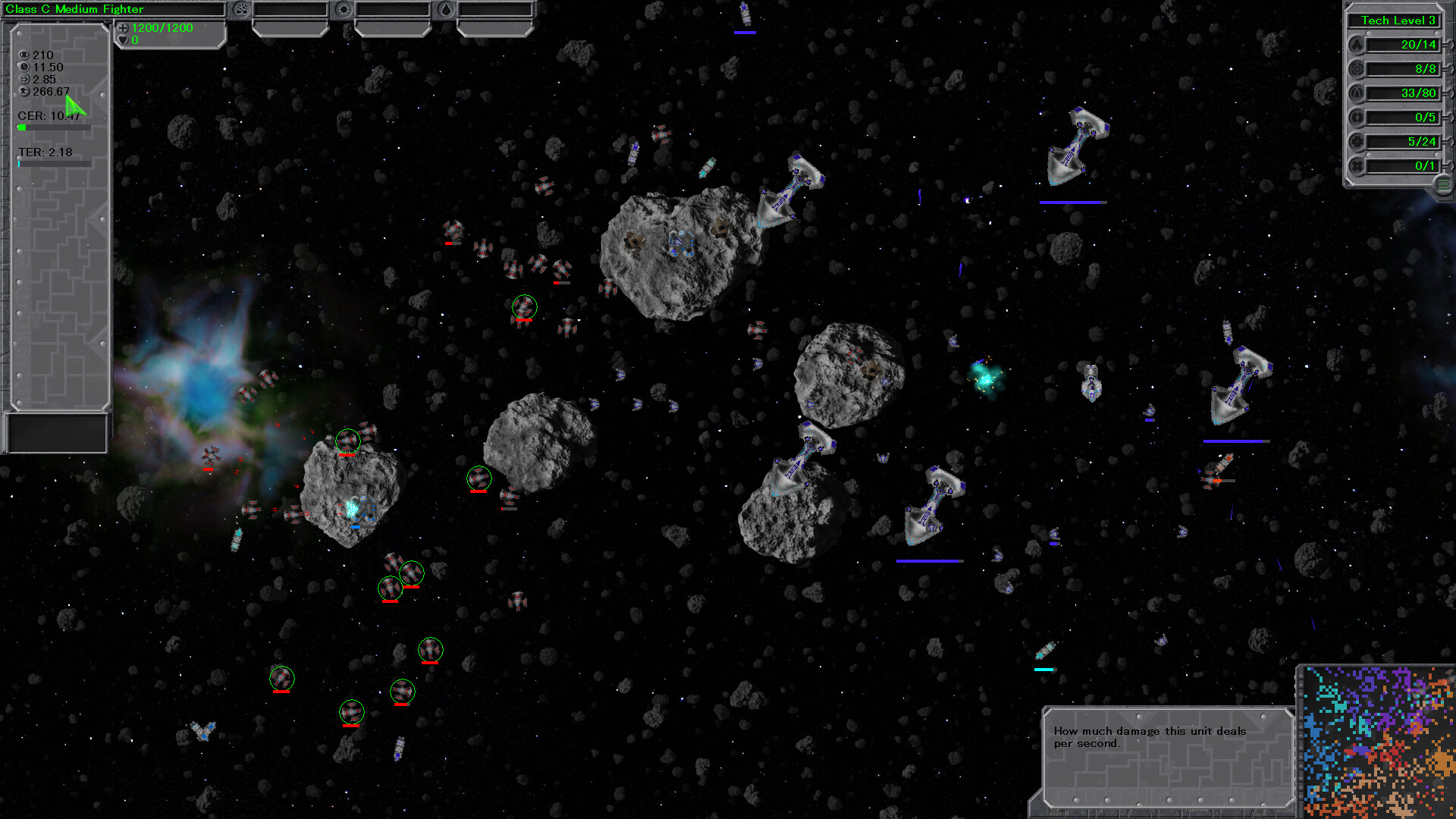Click the gear icon next to the 8/8 counter

point(1357,69)
